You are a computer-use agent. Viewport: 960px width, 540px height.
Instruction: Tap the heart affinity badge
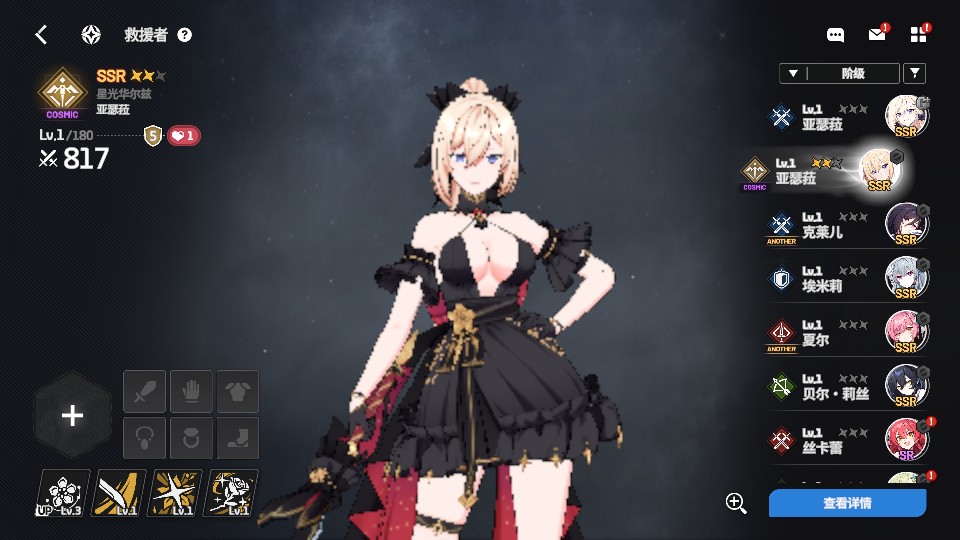[x=184, y=136]
